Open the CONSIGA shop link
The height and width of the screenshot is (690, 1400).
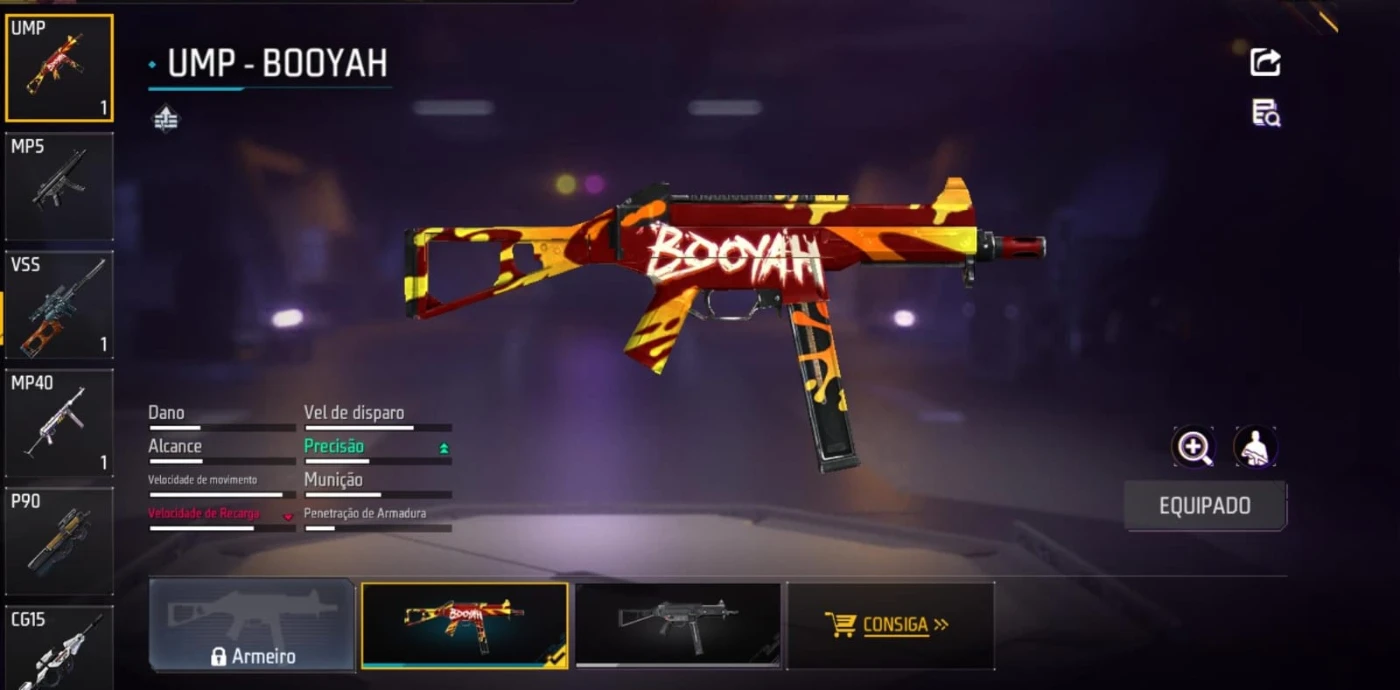click(889, 625)
